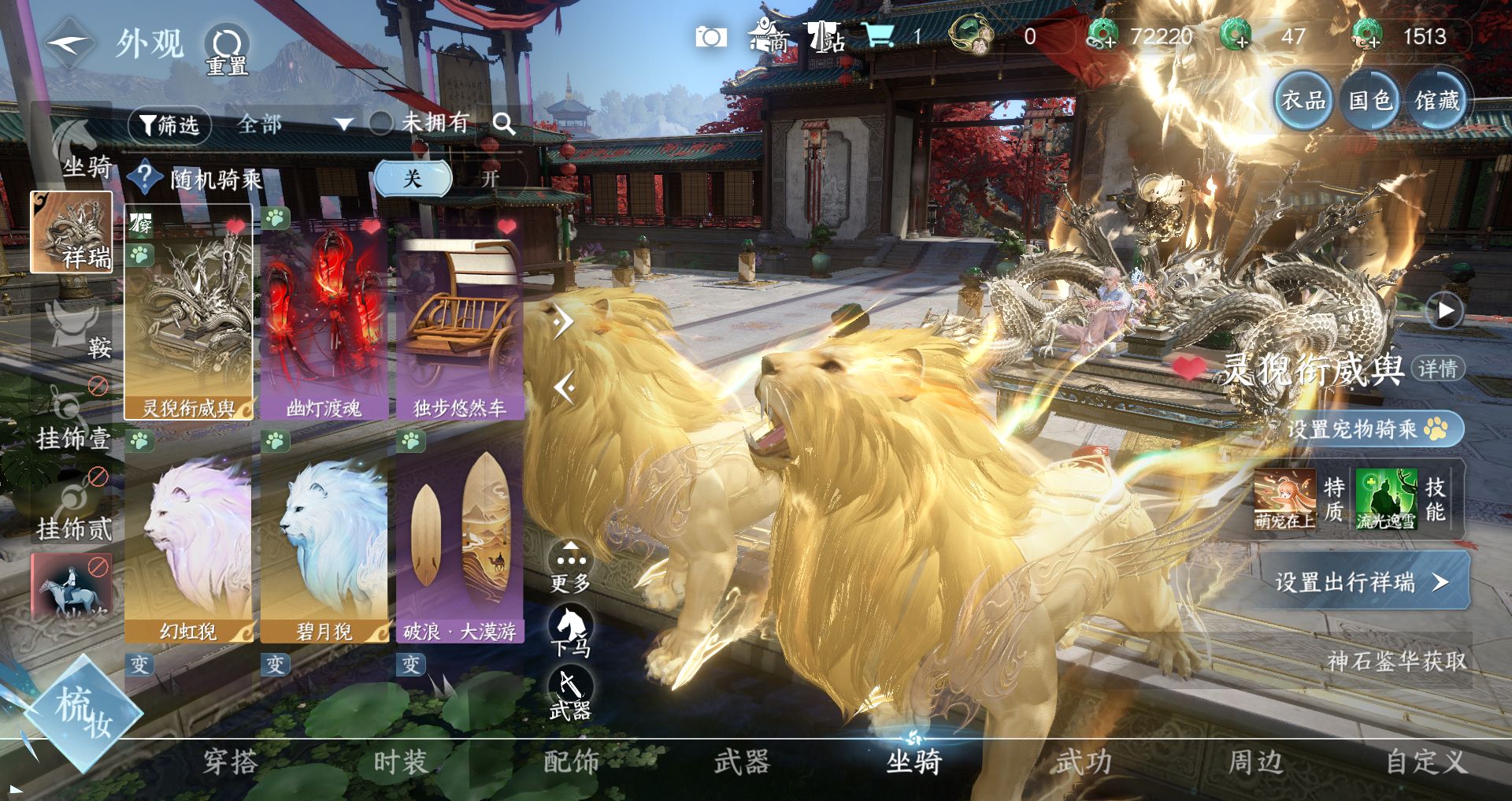This screenshot has height=801, width=1512.
Task: Activate 设置宠物骑乘 pet riding setting
Action: click(x=1366, y=429)
